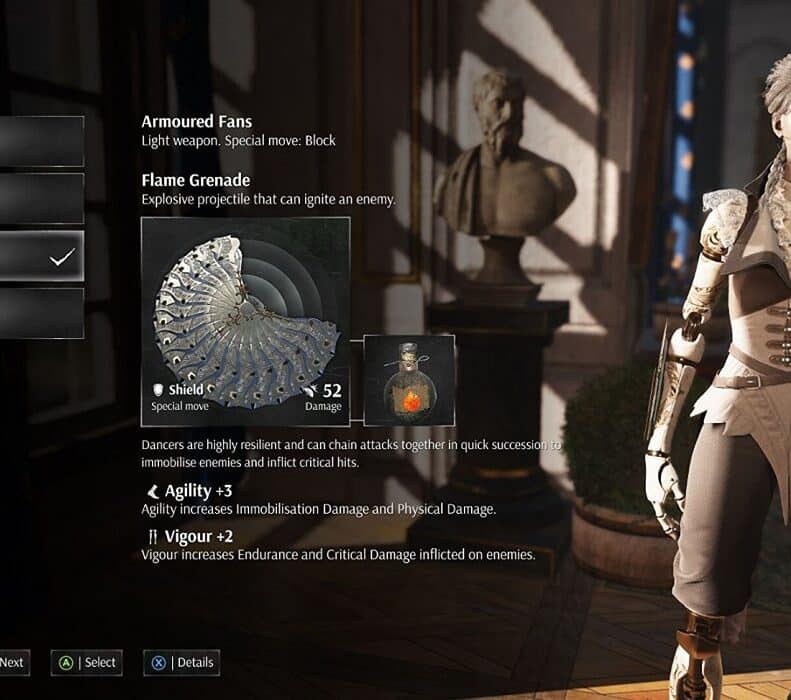791x700 pixels.
Task: Go to the Next option
Action: [x=13, y=662]
